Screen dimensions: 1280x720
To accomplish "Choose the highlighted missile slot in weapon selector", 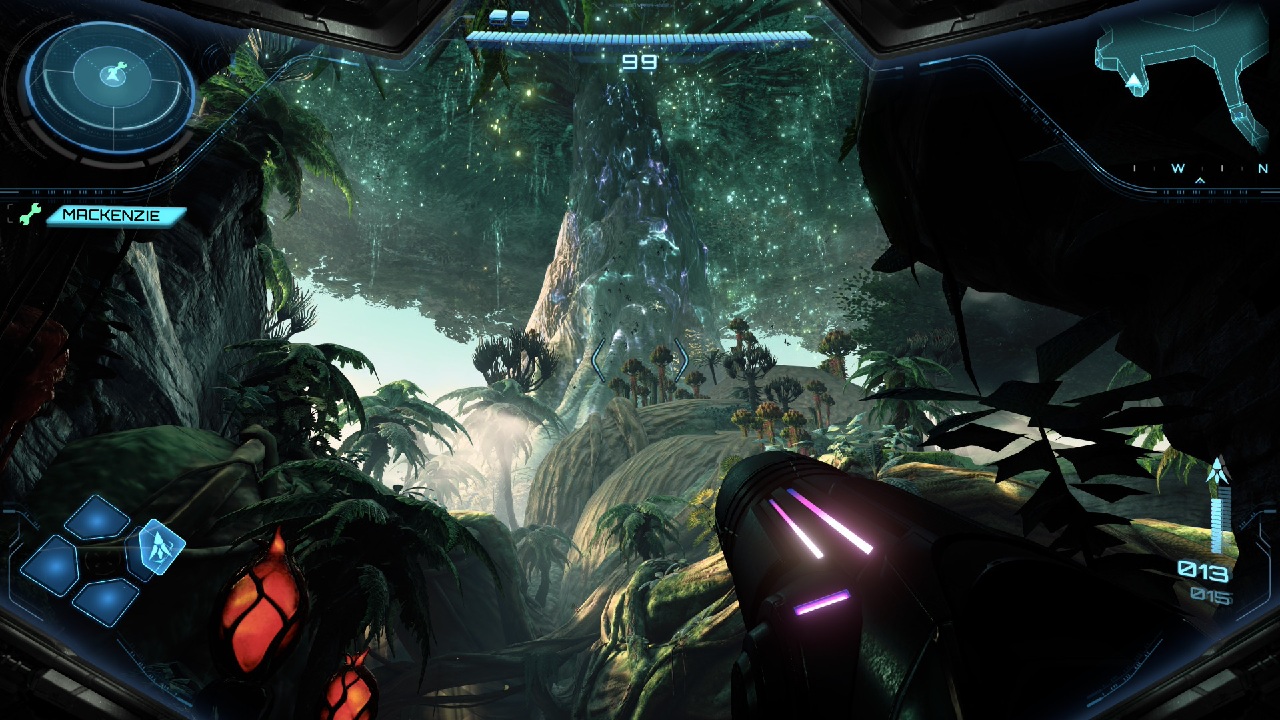I will (x=161, y=547).
